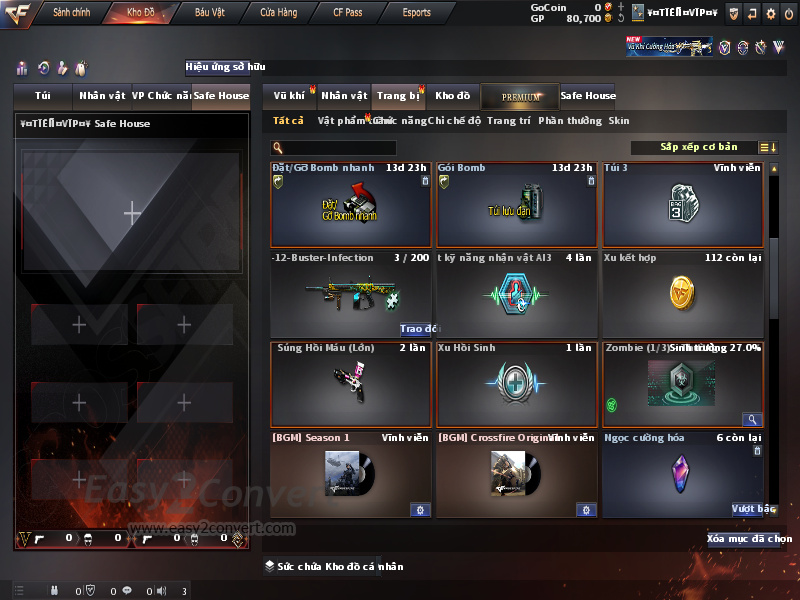The width and height of the screenshot is (800, 600).
Task: Select the Vũ khí weapons category
Action: click(x=289, y=96)
